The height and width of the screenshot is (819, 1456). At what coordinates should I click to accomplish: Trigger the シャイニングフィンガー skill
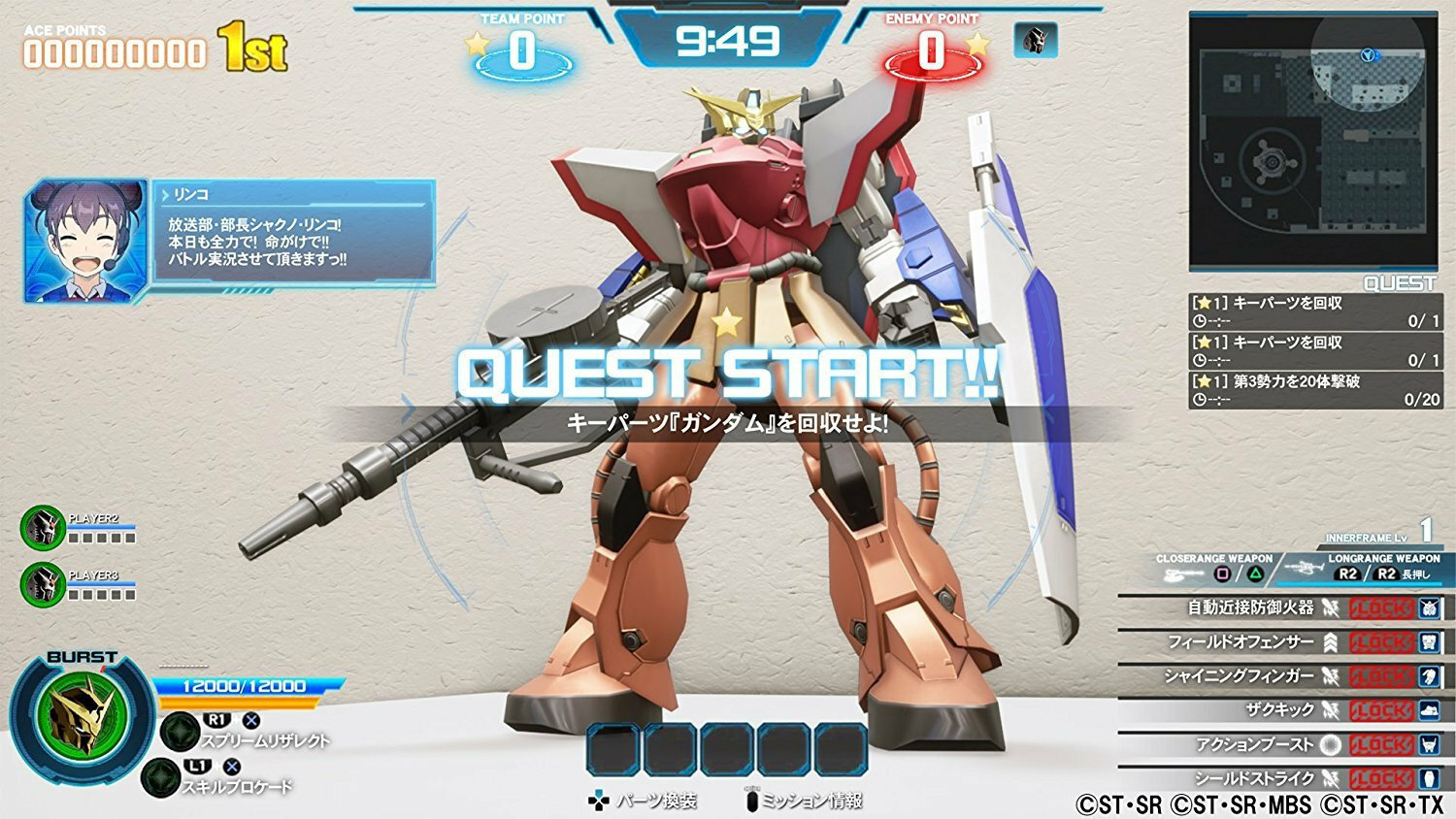coord(1281,676)
